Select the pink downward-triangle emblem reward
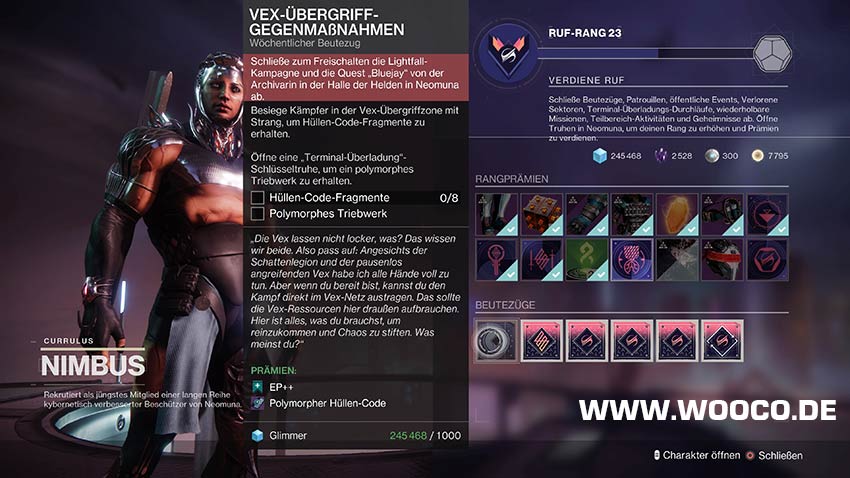The image size is (850, 478). click(767, 214)
